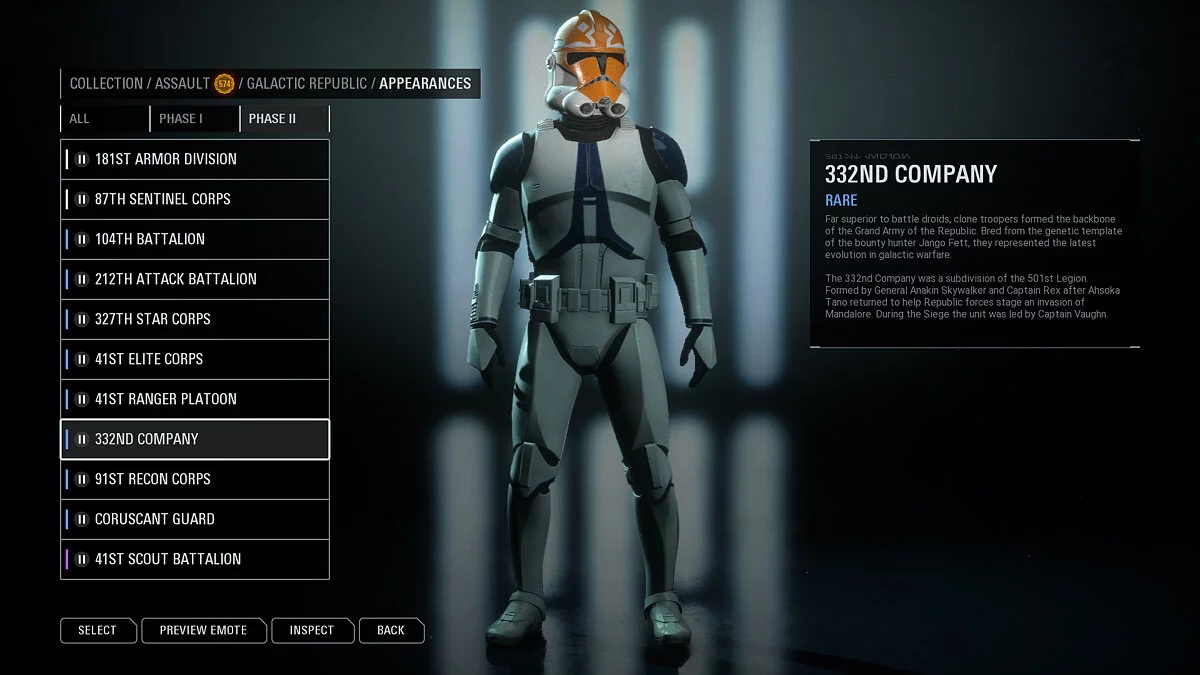Select the 41st Scout Battalion skin

coord(195,559)
